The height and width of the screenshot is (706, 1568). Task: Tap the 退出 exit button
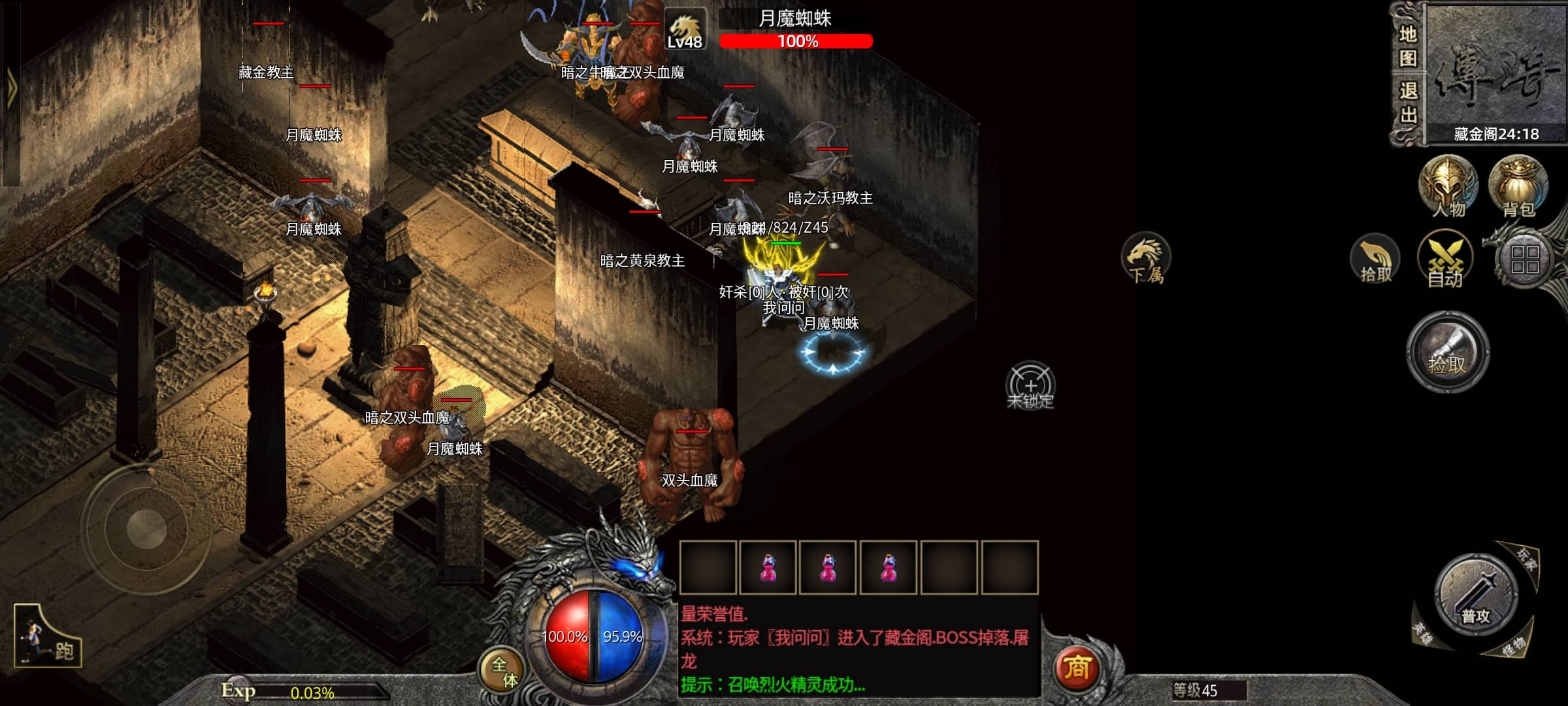tap(1407, 103)
